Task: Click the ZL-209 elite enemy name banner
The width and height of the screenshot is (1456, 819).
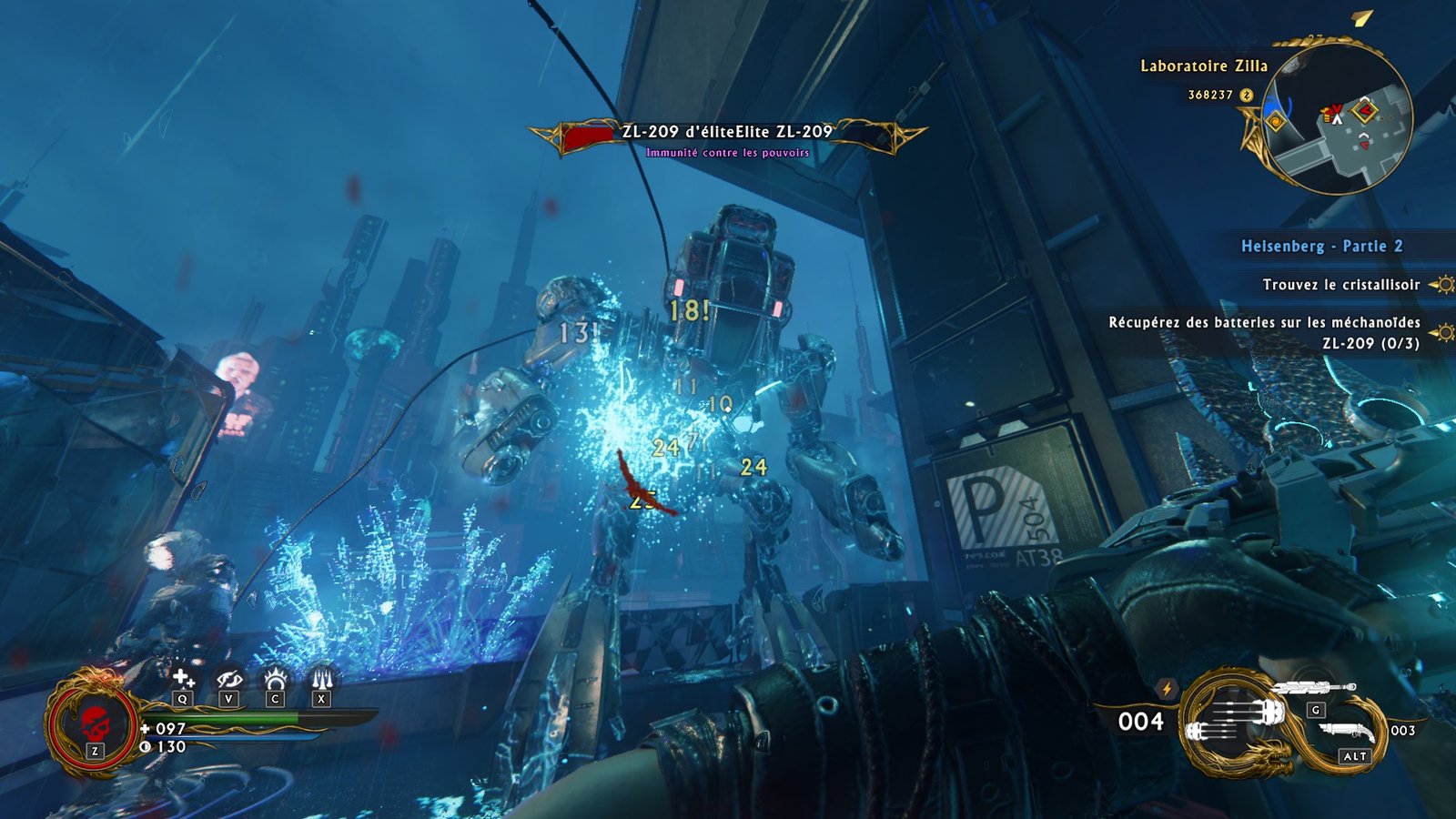Action: (727, 132)
